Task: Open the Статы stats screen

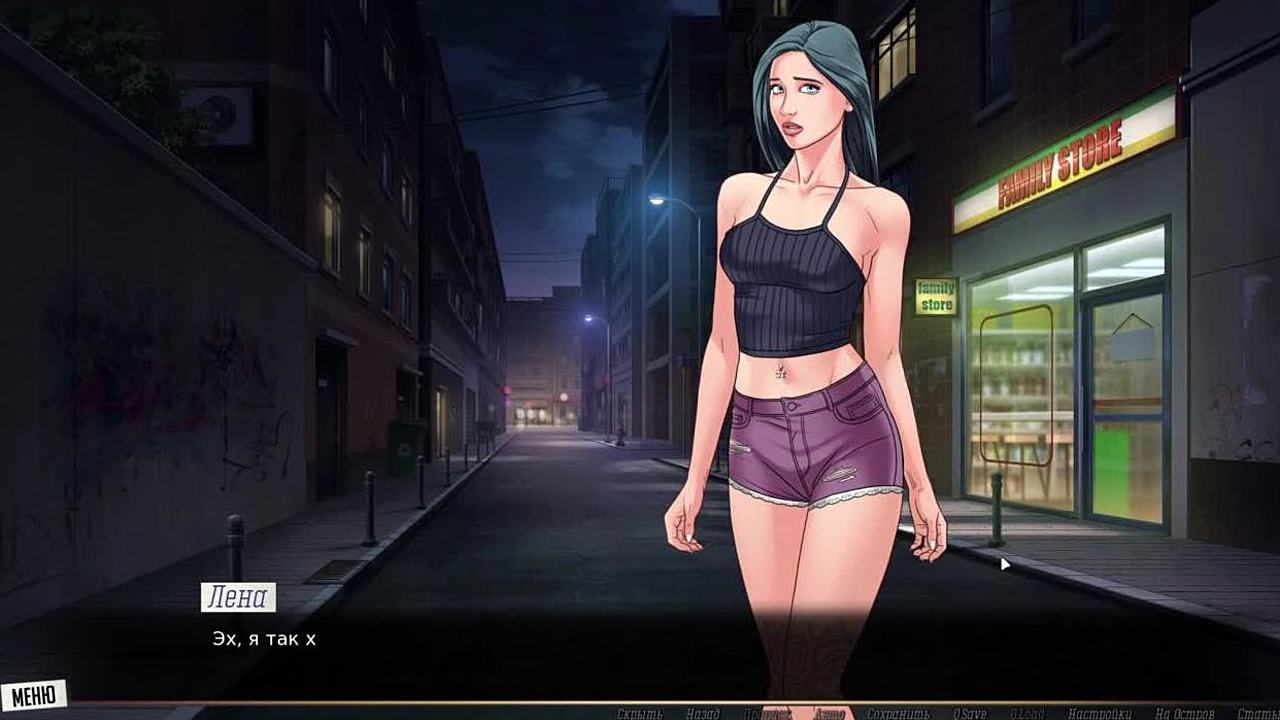Action: pos(1257,713)
